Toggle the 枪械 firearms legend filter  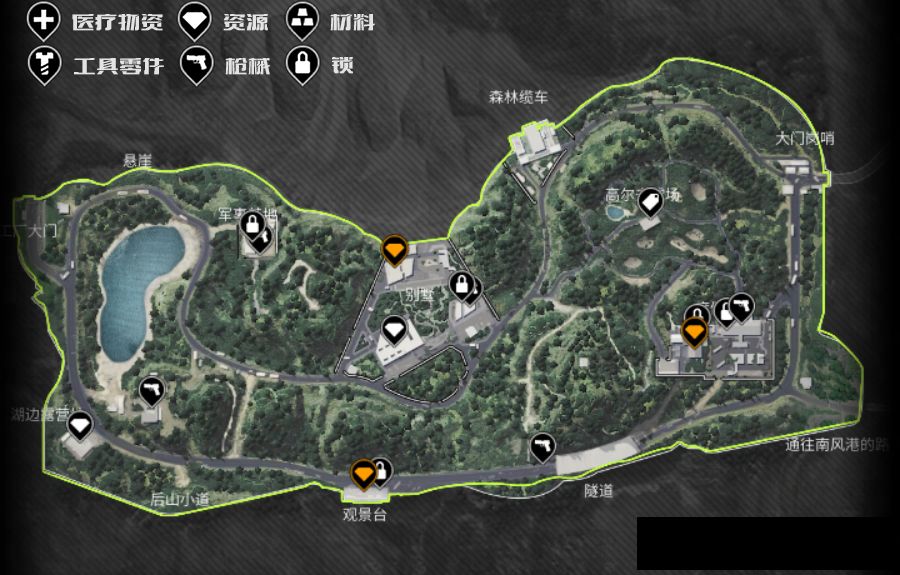pos(195,65)
